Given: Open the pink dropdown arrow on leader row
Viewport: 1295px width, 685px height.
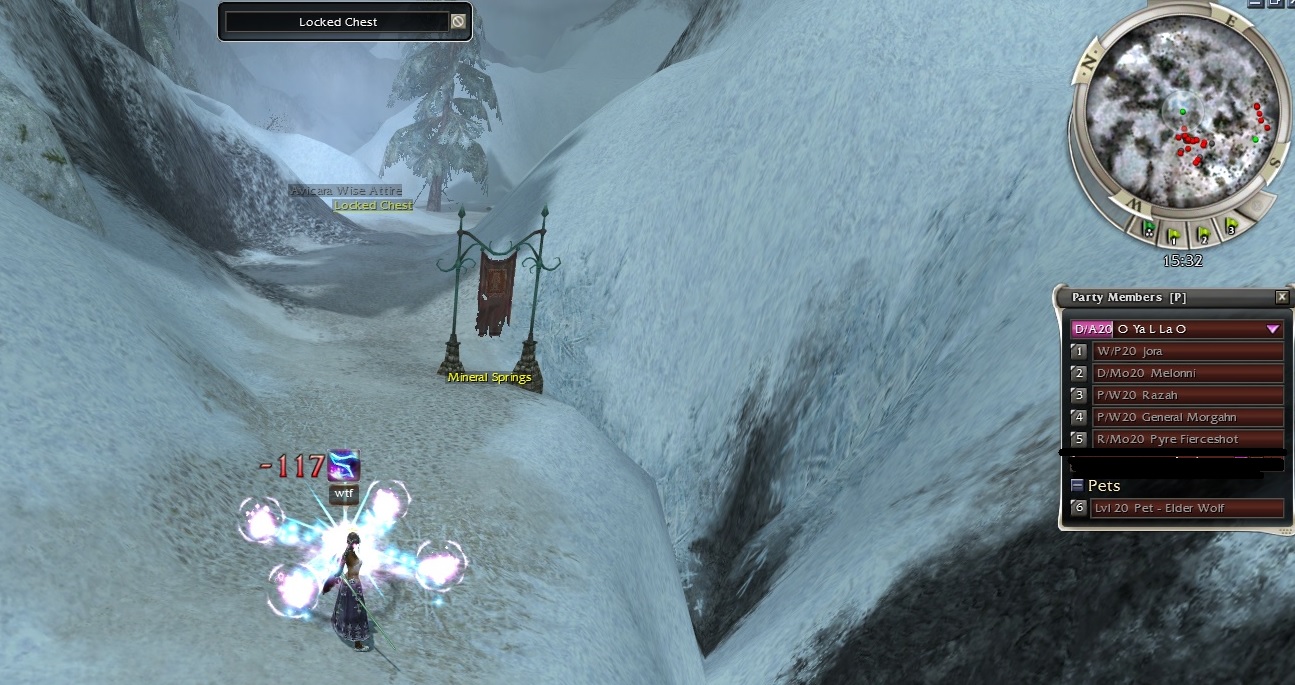Looking at the screenshot, I should pos(1273,329).
